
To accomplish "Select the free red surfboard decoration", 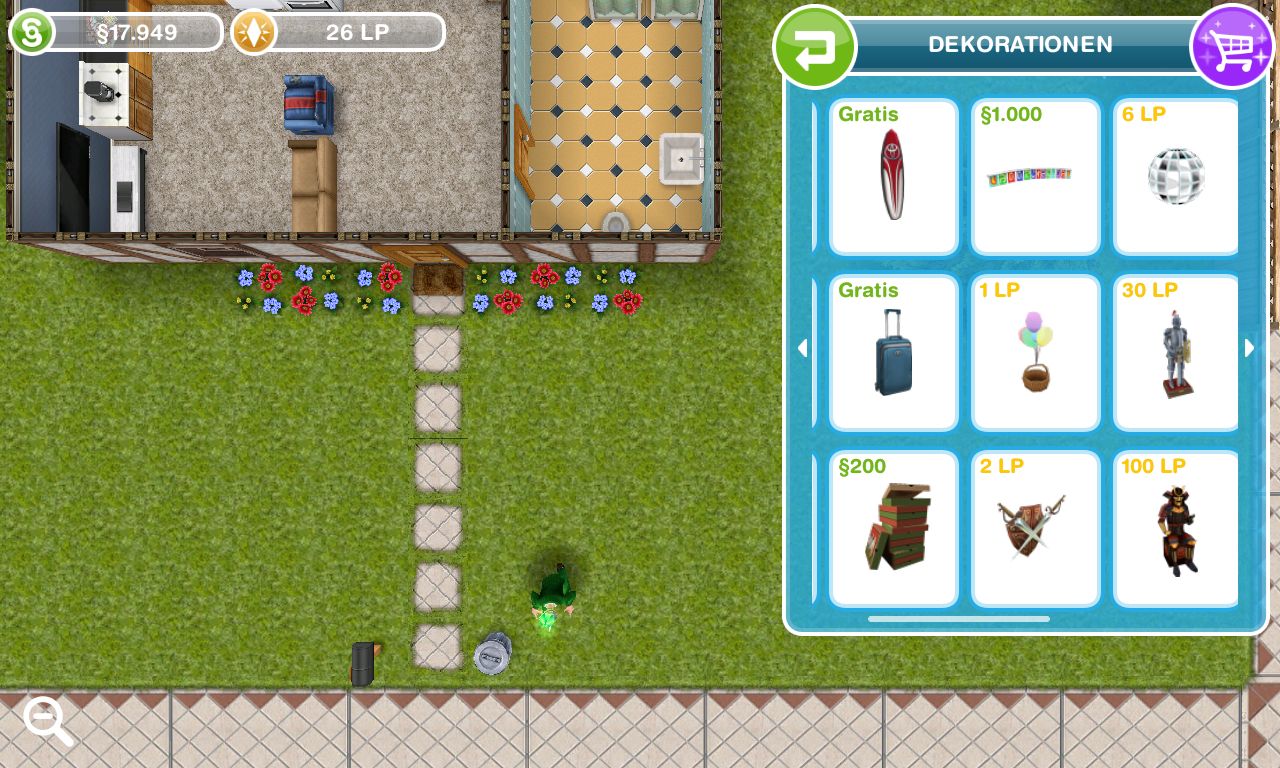I will click(x=893, y=177).
